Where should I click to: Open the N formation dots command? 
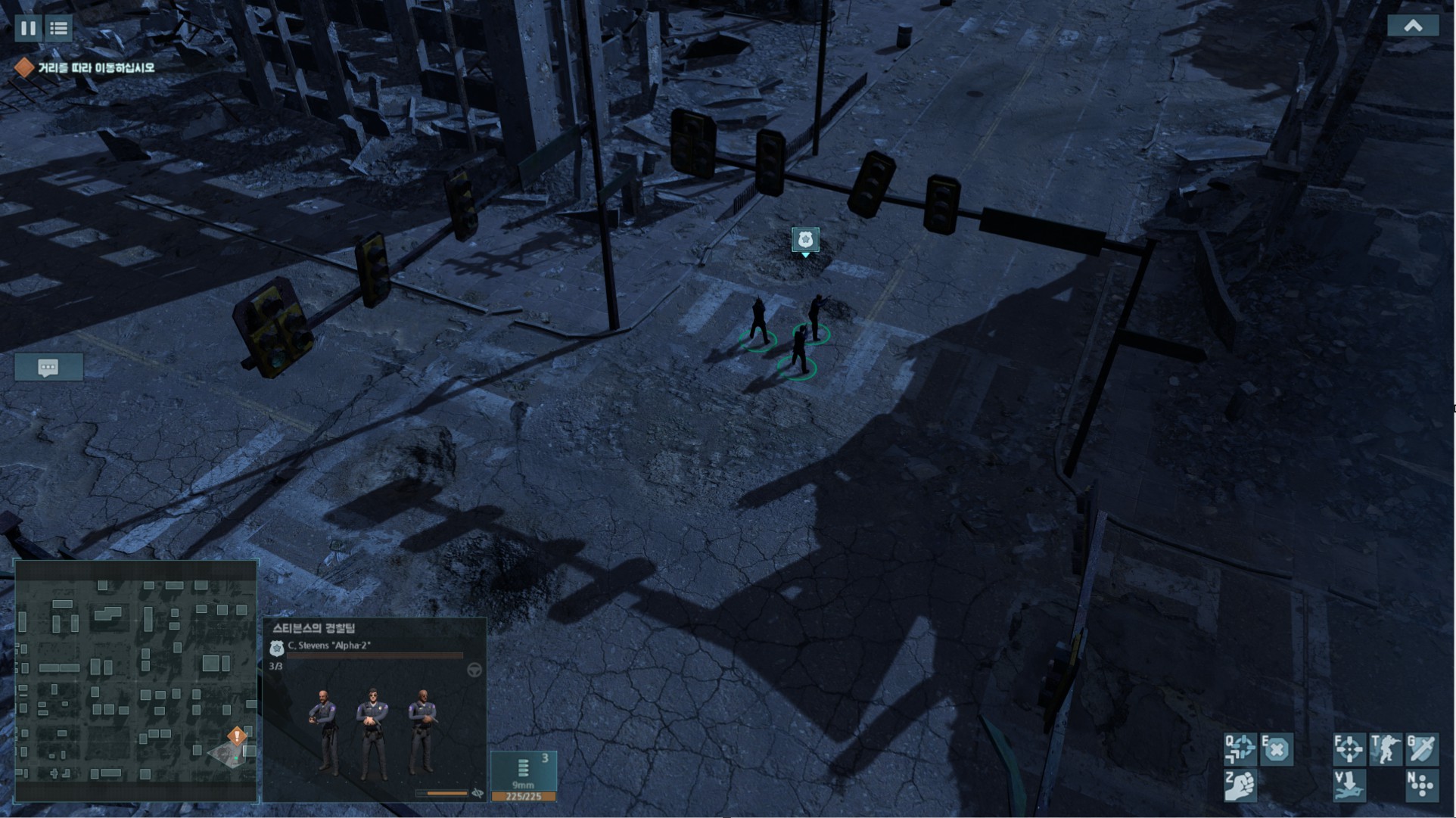pyautogui.click(x=1421, y=785)
